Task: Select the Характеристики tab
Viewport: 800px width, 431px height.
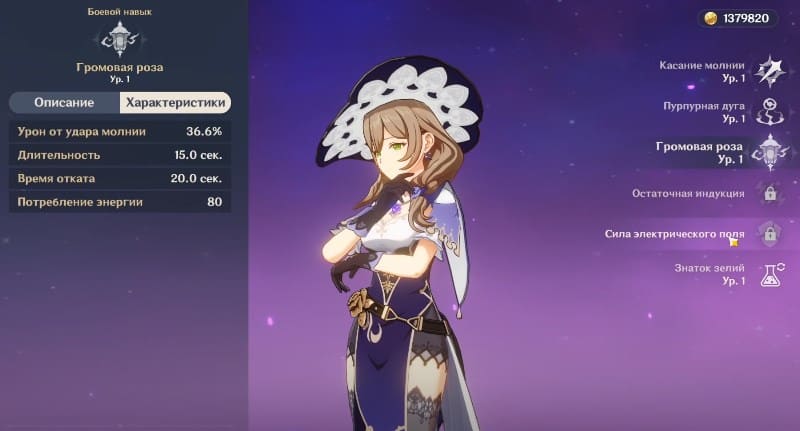Action: click(x=175, y=102)
